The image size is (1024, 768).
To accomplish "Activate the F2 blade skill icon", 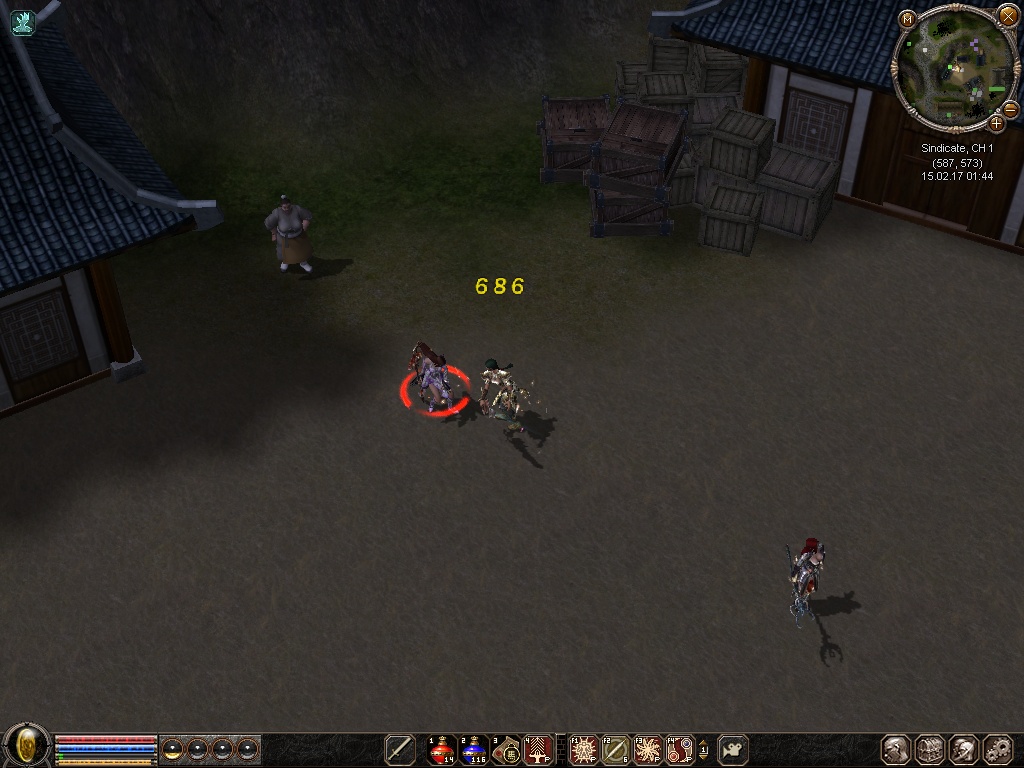I will (615, 749).
